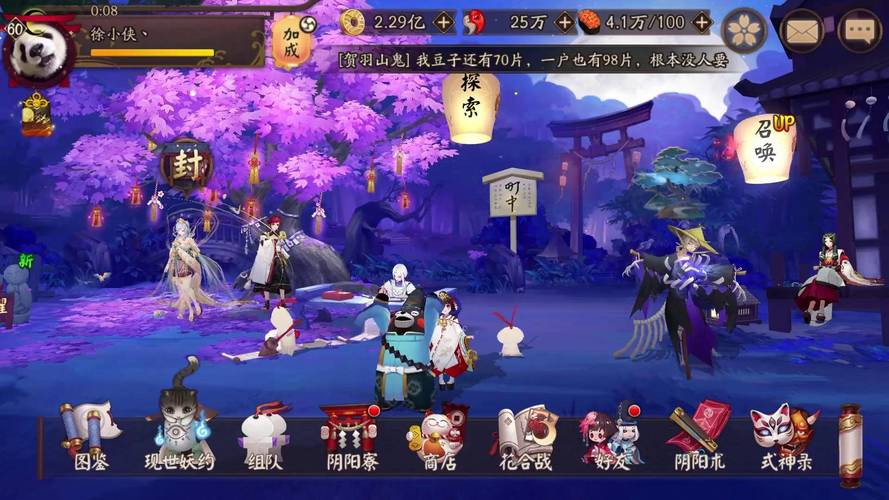Refill sushi stamina with plus button
The image size is (889, 500).
point(702,22)
